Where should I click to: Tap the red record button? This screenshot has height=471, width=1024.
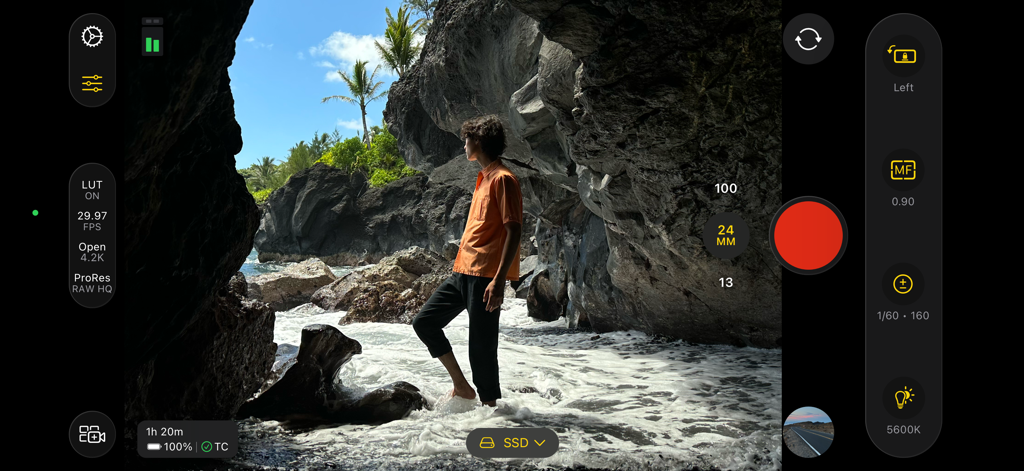point(808,235)
